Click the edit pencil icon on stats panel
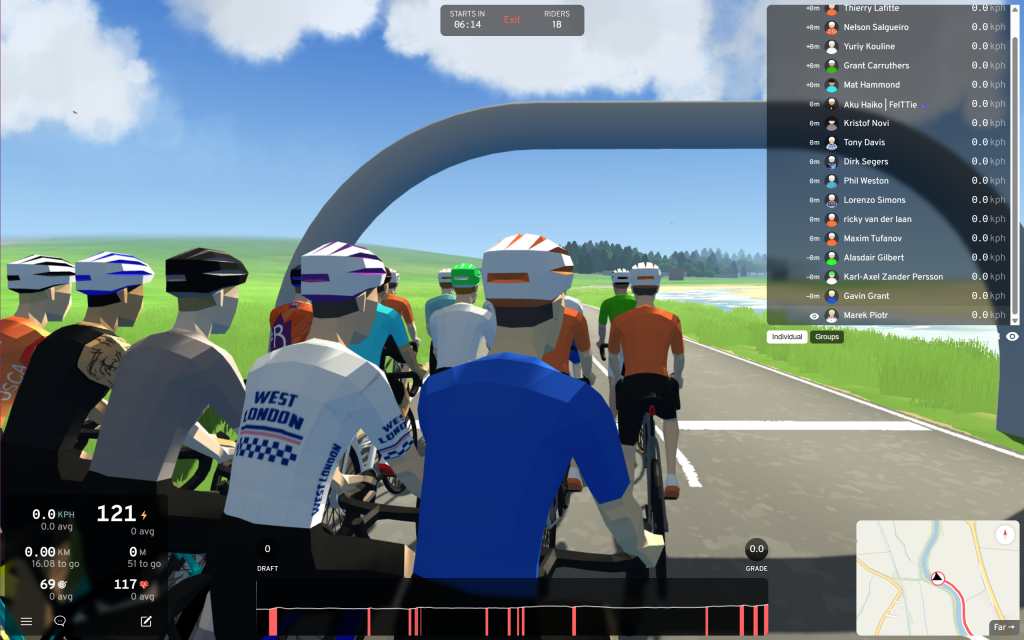 click(146, 621)
